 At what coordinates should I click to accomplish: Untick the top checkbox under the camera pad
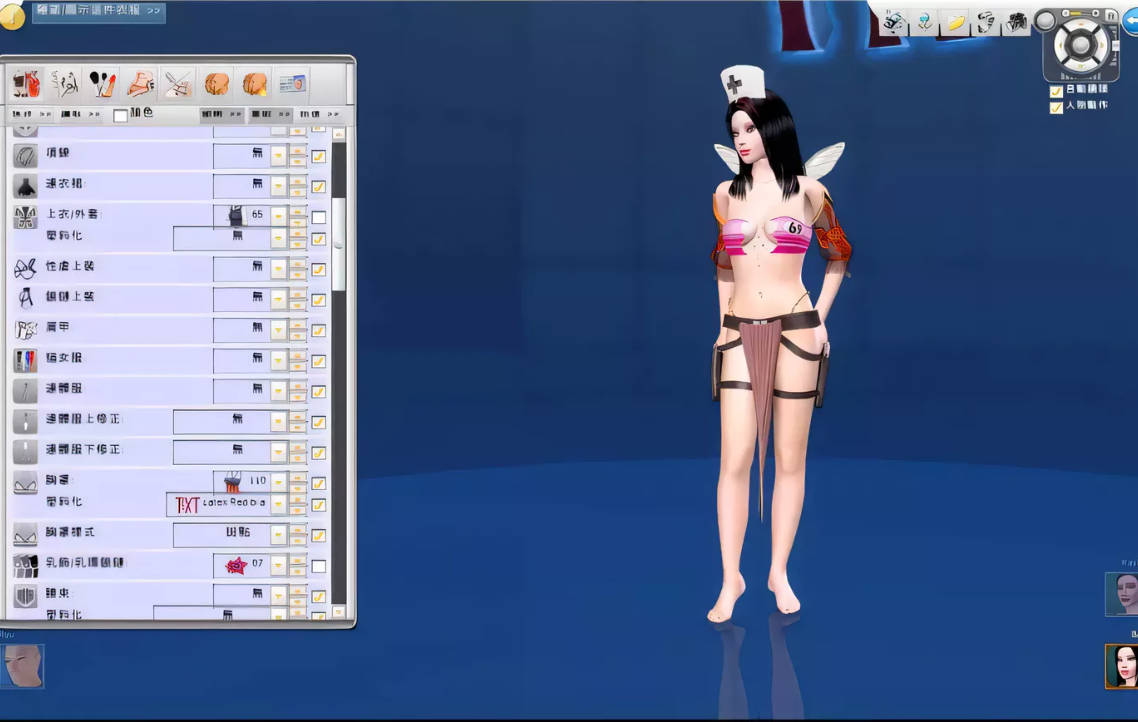point(1056,91)
